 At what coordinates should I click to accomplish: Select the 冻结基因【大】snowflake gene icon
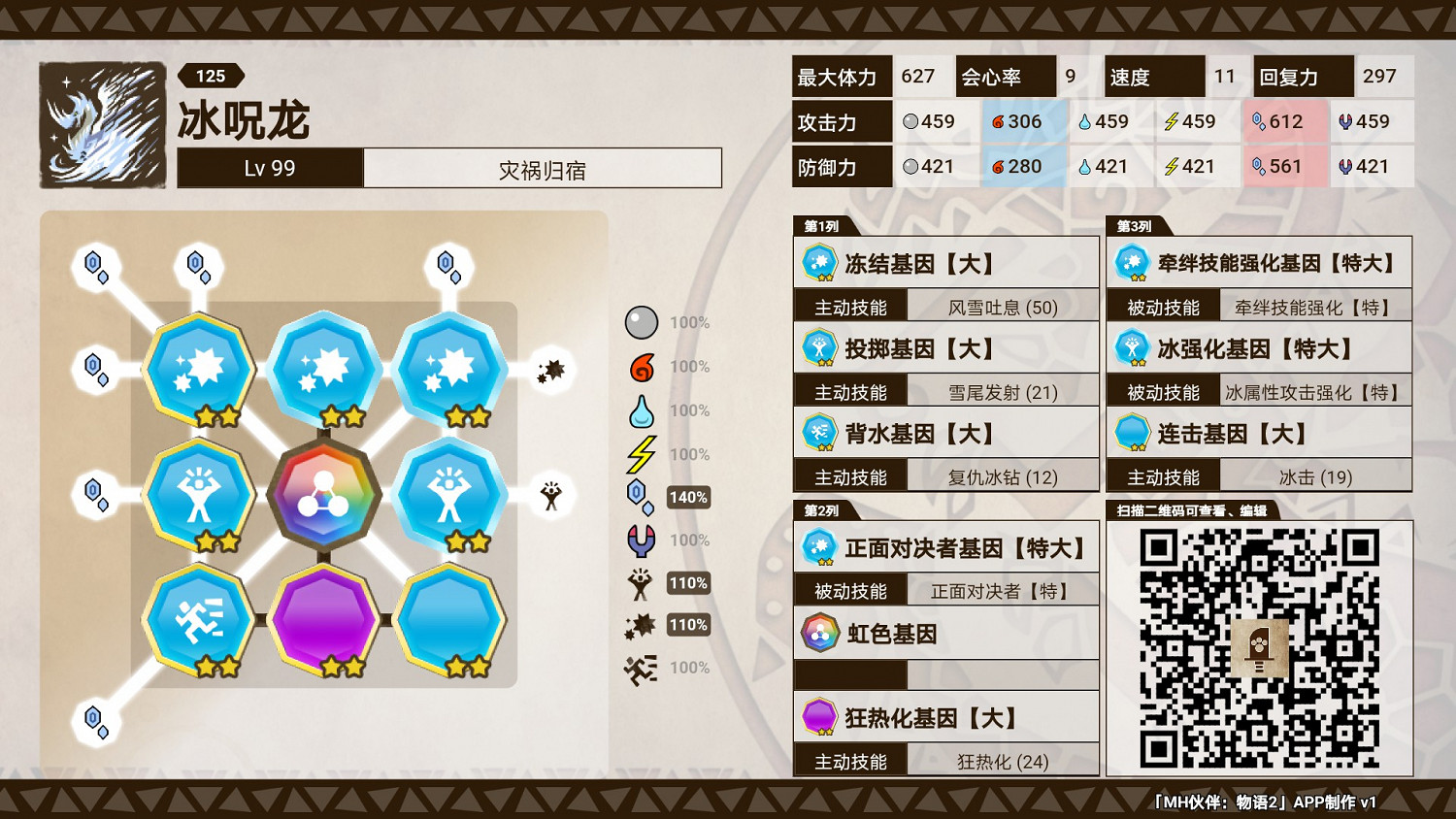[820, 262]
